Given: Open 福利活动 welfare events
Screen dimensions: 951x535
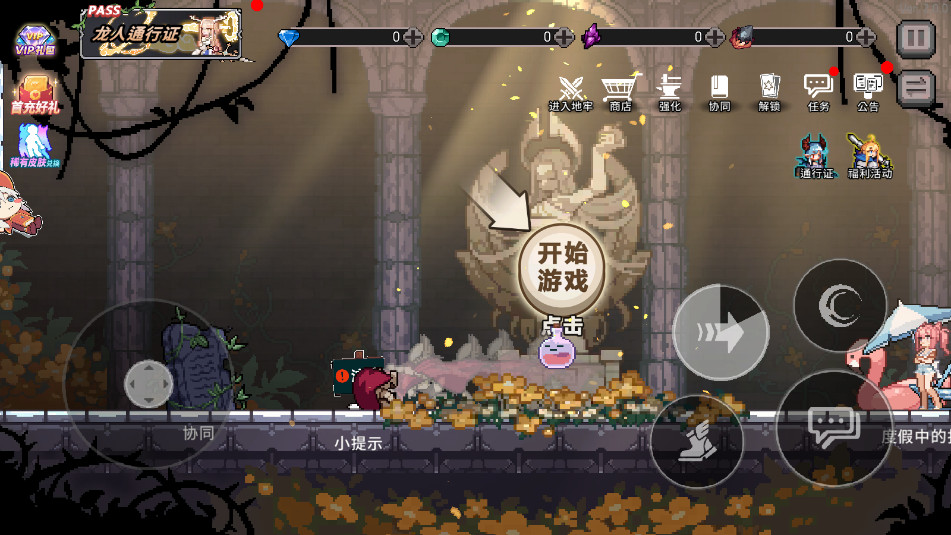Looking at the screenshot, I should 868,156.
